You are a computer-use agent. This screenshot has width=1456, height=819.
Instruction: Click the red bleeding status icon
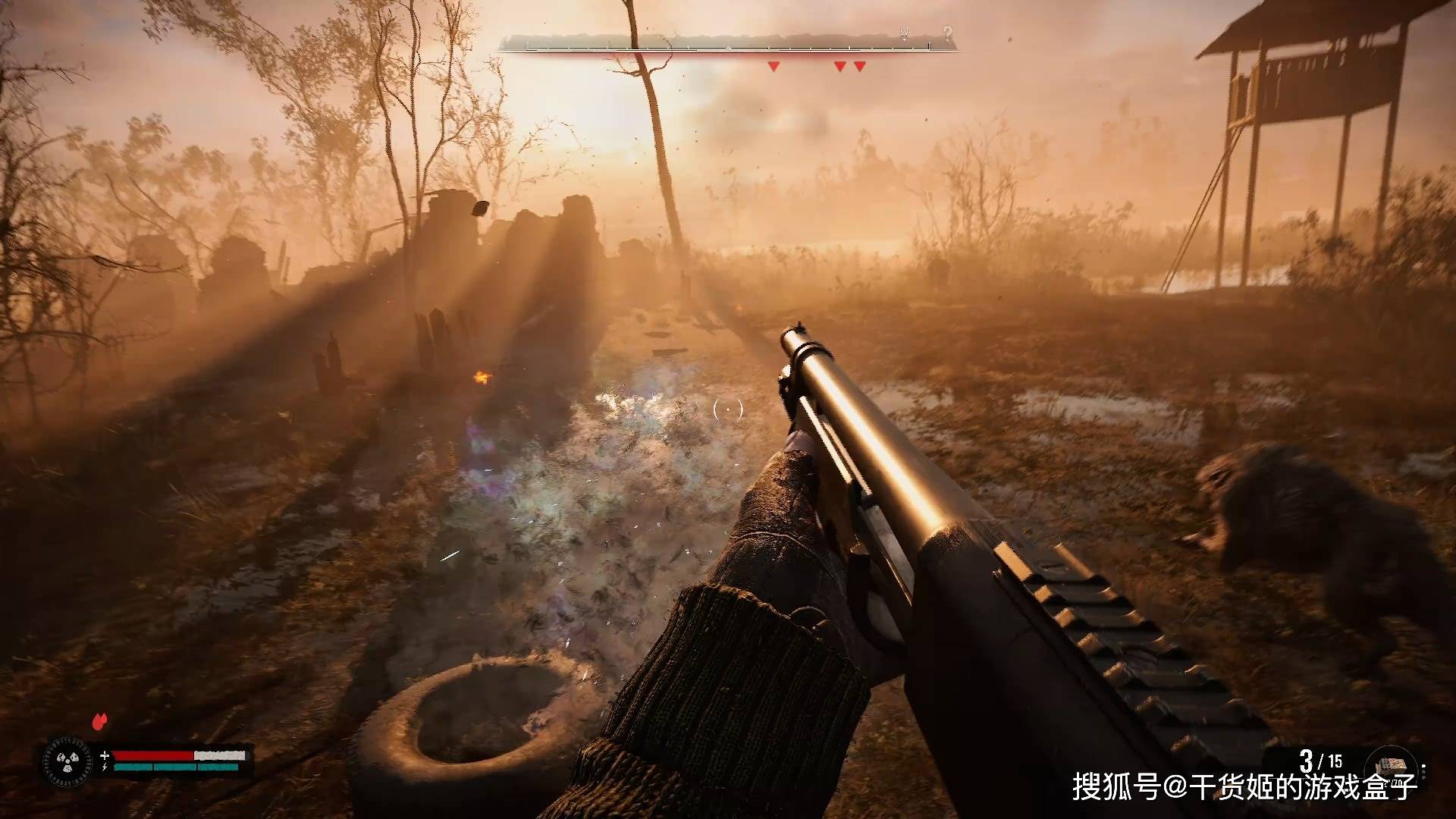coord(99,721)
